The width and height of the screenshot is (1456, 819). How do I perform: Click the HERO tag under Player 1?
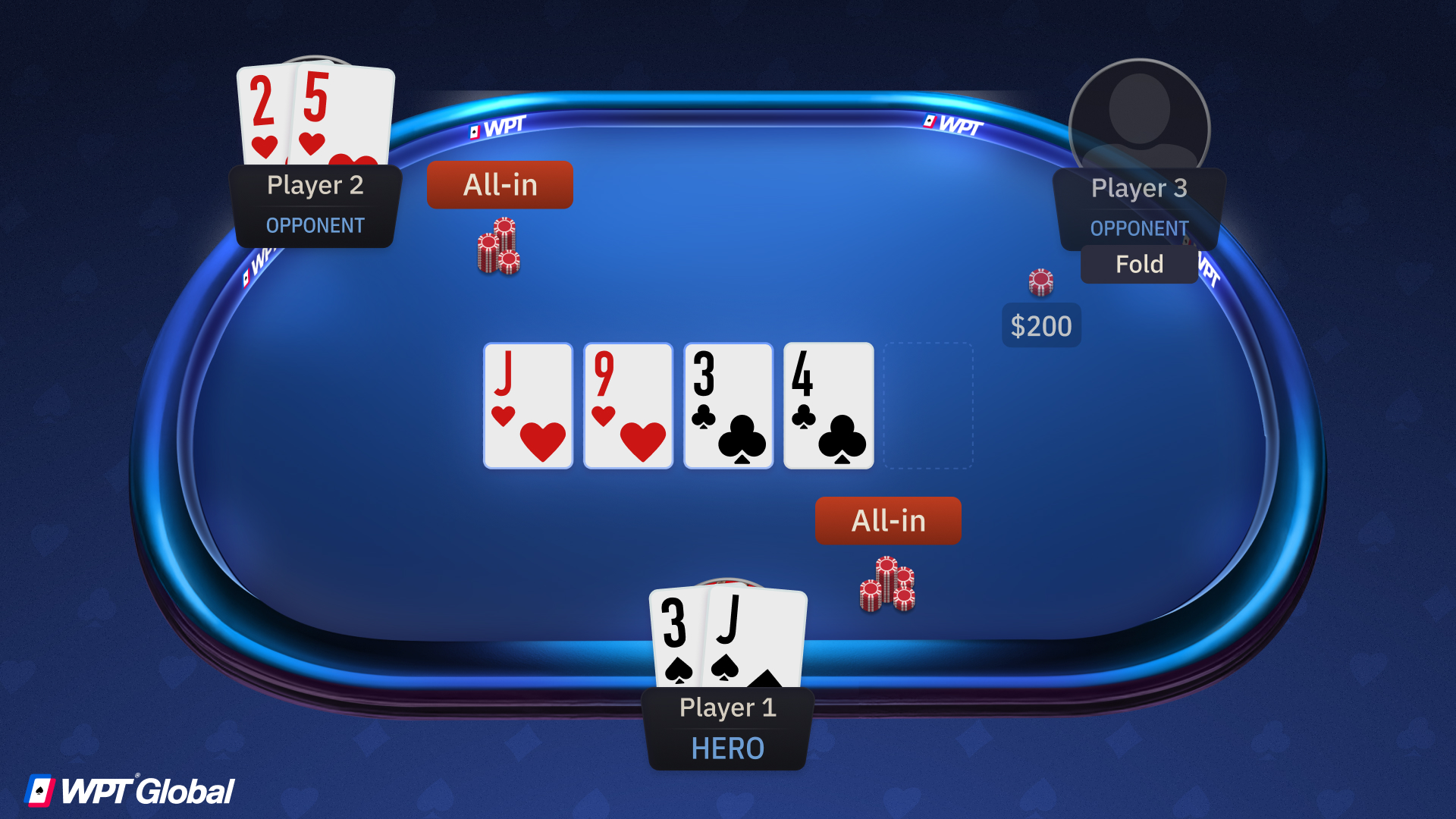pyautogui.click(x=726, y=748)
